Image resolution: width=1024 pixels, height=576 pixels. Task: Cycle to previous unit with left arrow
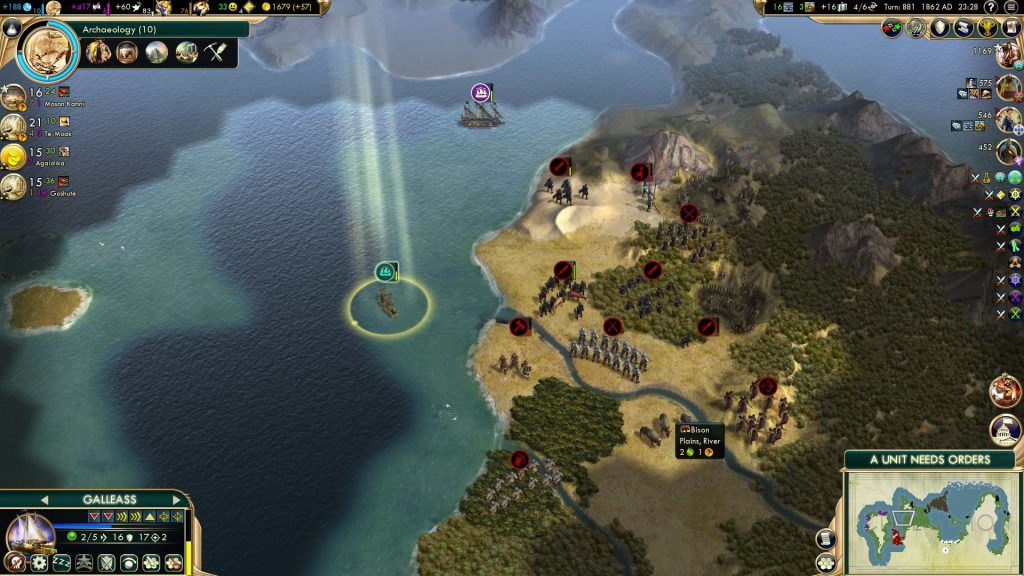44,499
